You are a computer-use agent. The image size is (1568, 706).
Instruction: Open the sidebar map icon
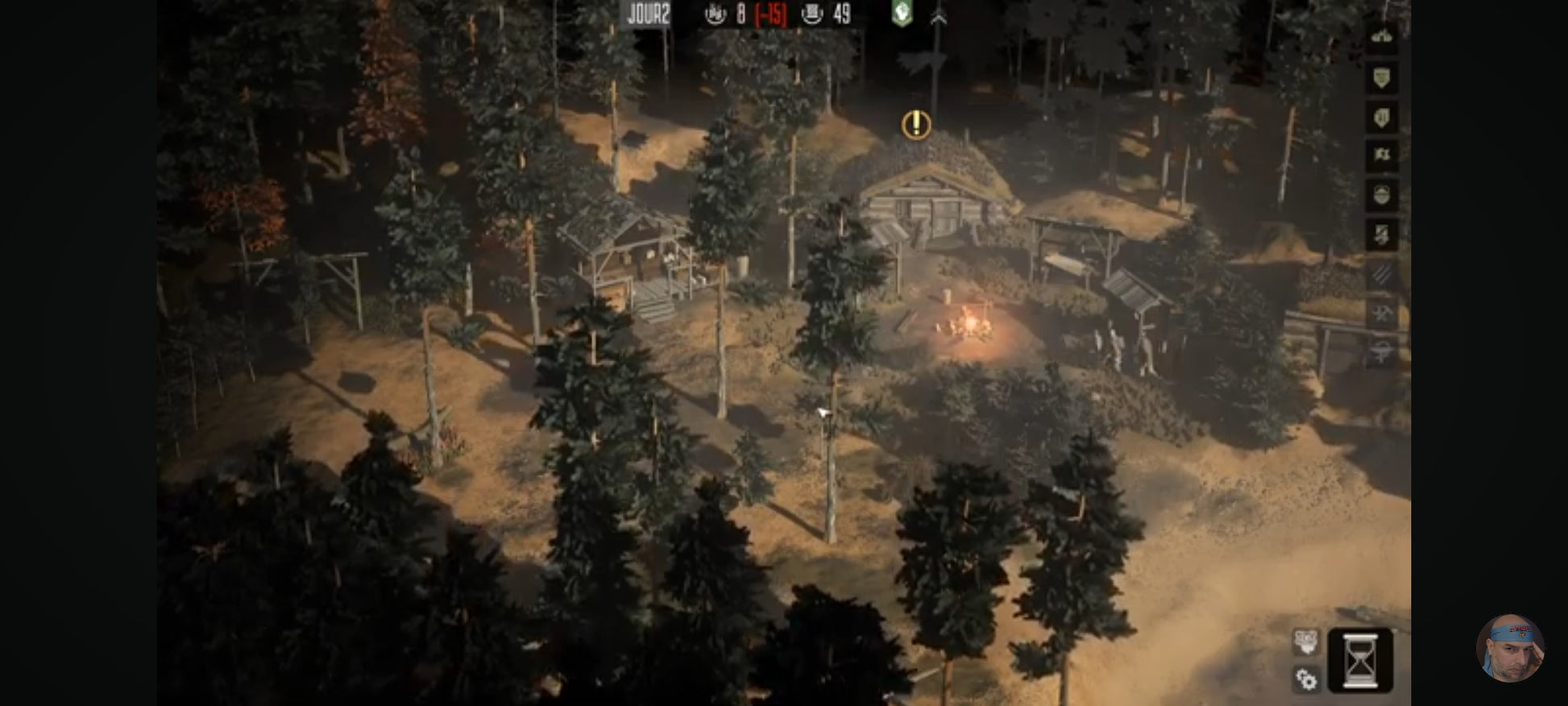(1382, 155)
